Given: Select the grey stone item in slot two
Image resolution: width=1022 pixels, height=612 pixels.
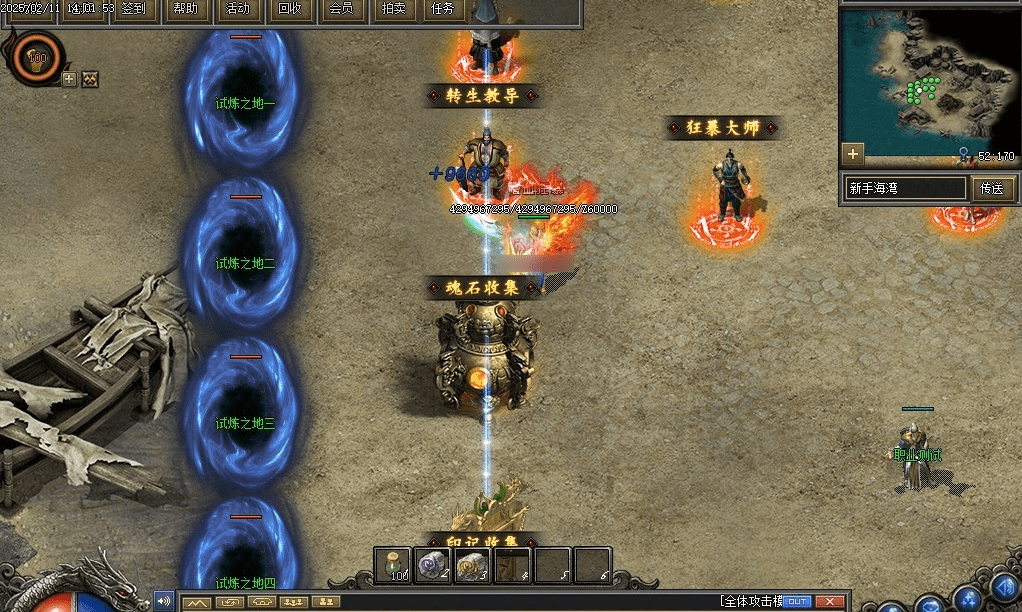Looking at the screenshot, I should click(x=434, y=565).
